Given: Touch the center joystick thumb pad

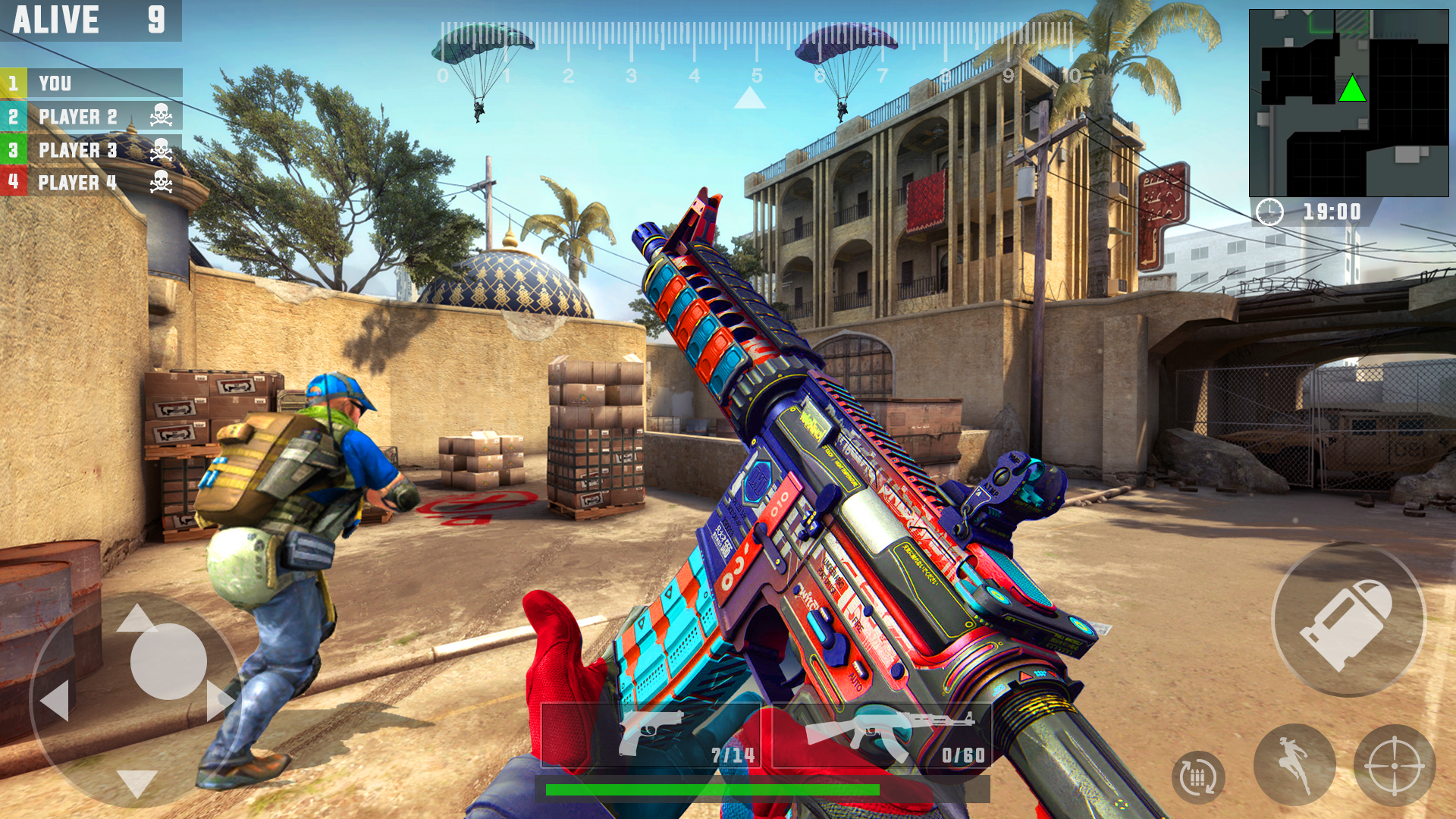Looking at the screenshot, I should (168, 661).
